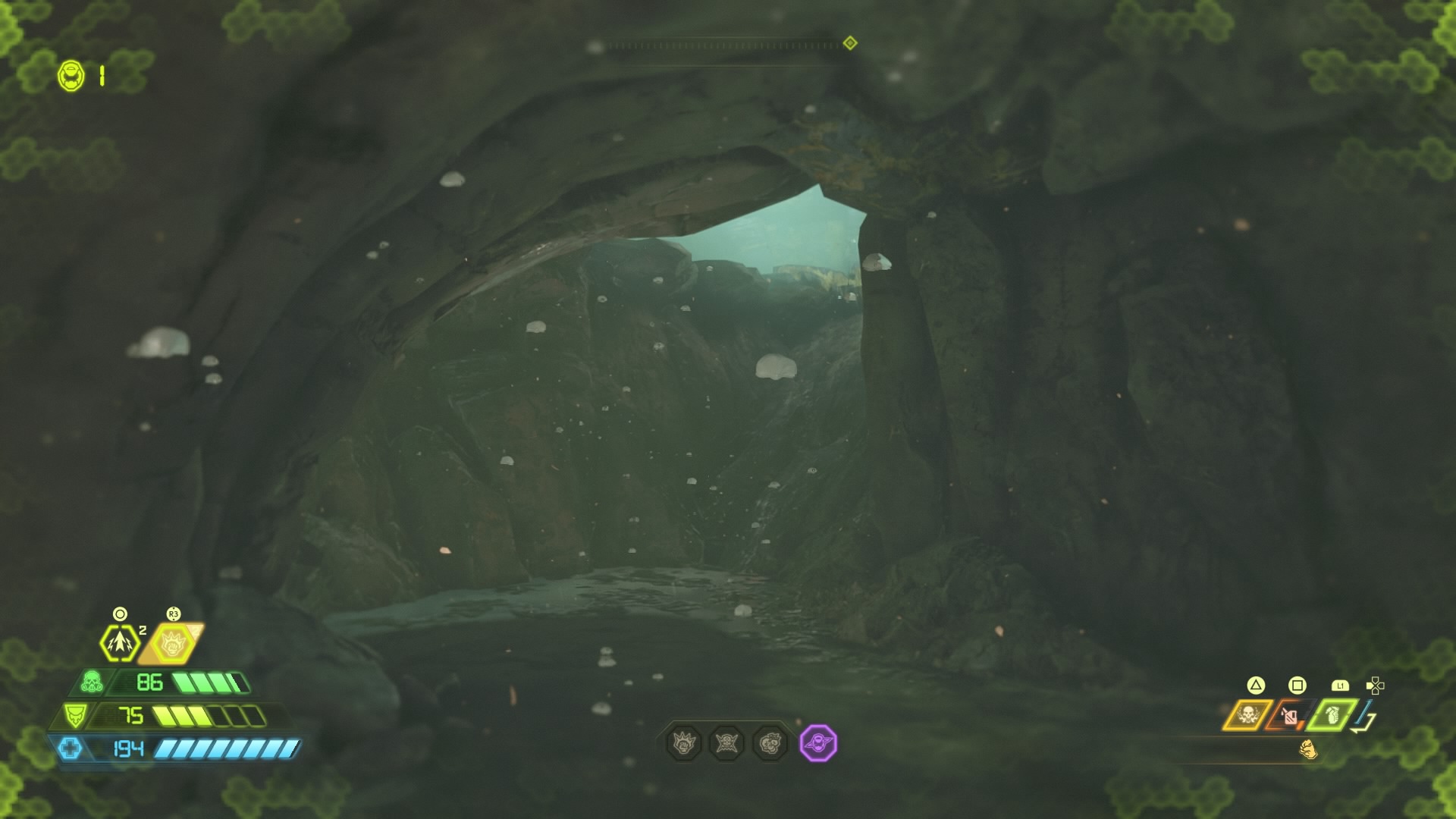
Task: Choose the spiky fist rune slot
Action: (683, 743)
